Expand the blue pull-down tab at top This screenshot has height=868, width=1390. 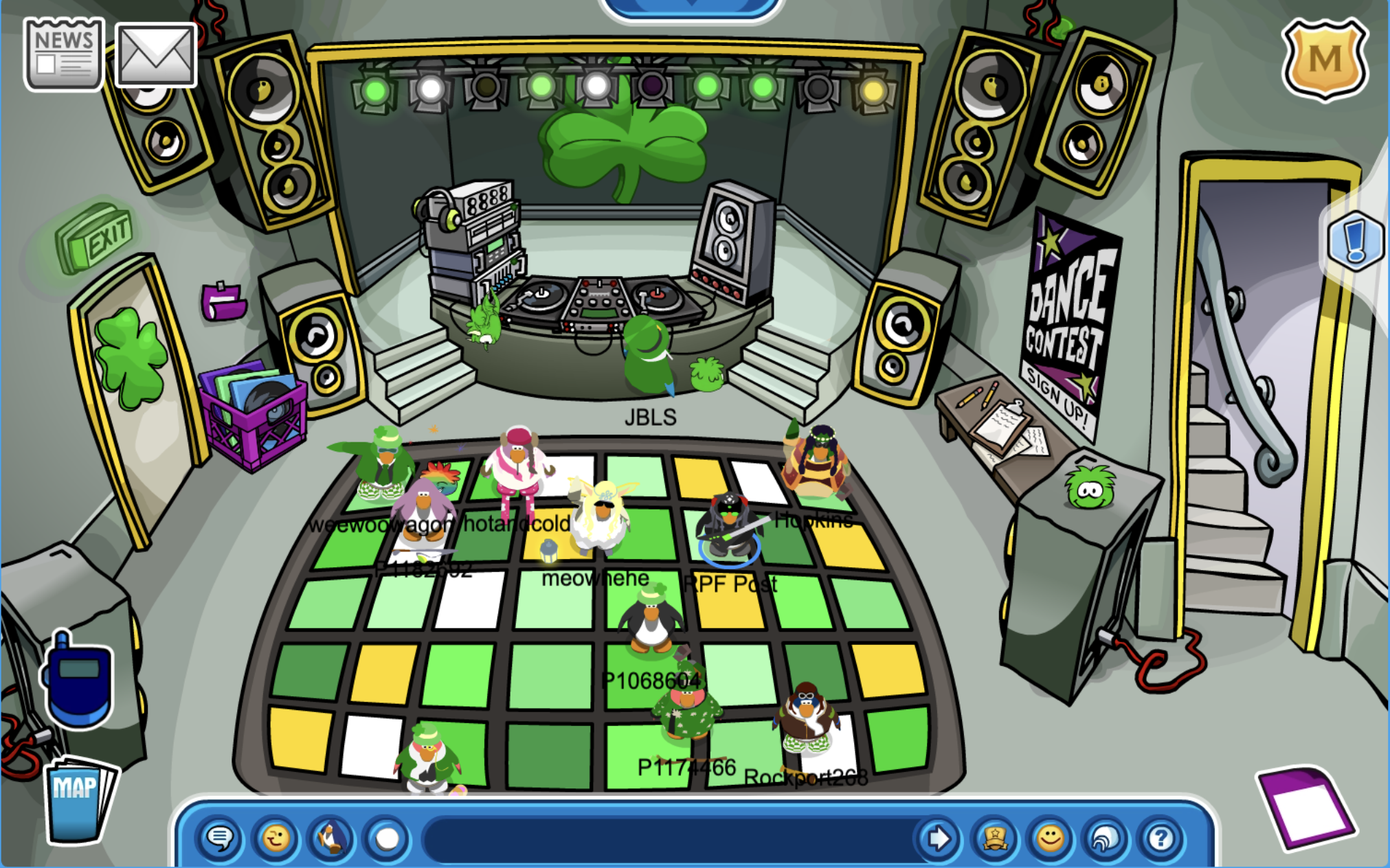690,7
